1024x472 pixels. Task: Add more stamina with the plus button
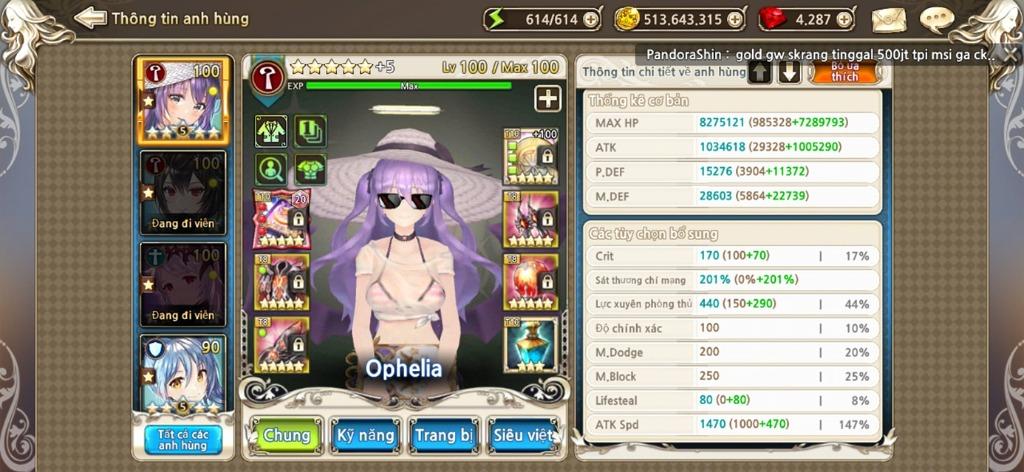coord(591,19)
